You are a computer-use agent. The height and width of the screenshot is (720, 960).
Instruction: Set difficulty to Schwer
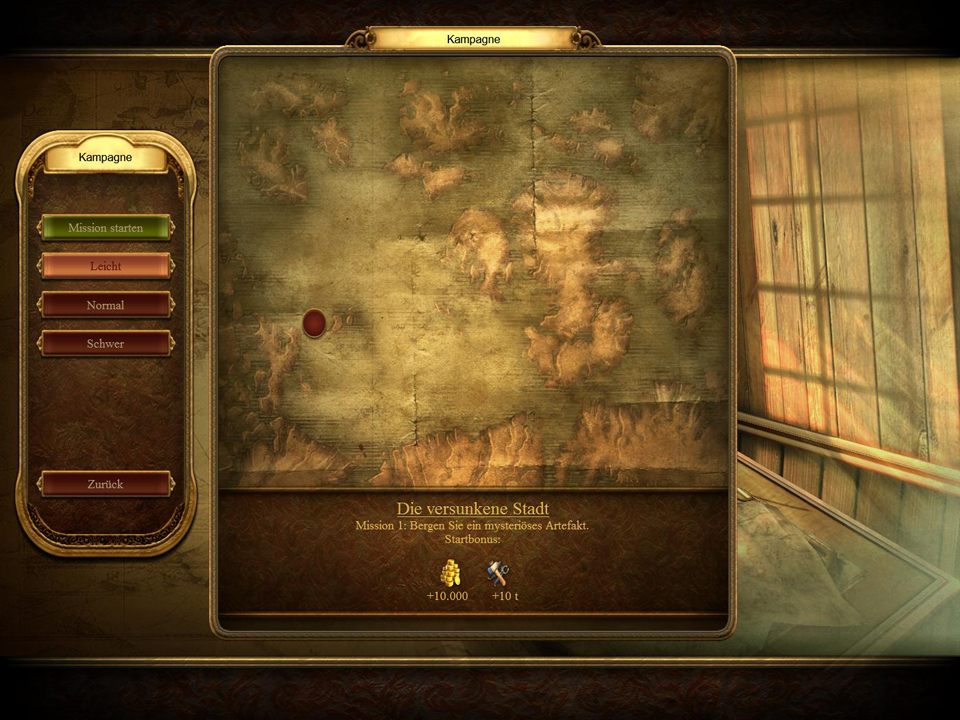105,344
